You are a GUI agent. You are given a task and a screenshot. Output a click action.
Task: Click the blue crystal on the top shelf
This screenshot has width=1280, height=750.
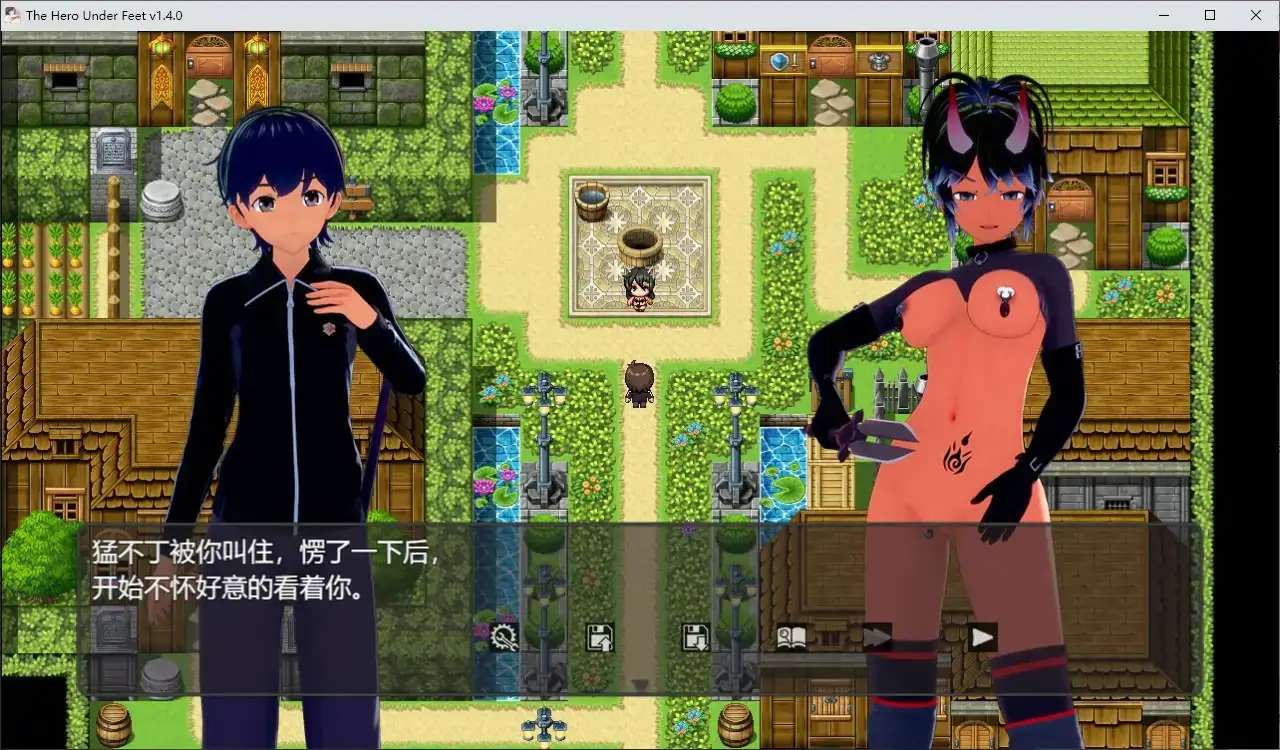point(780,60)
